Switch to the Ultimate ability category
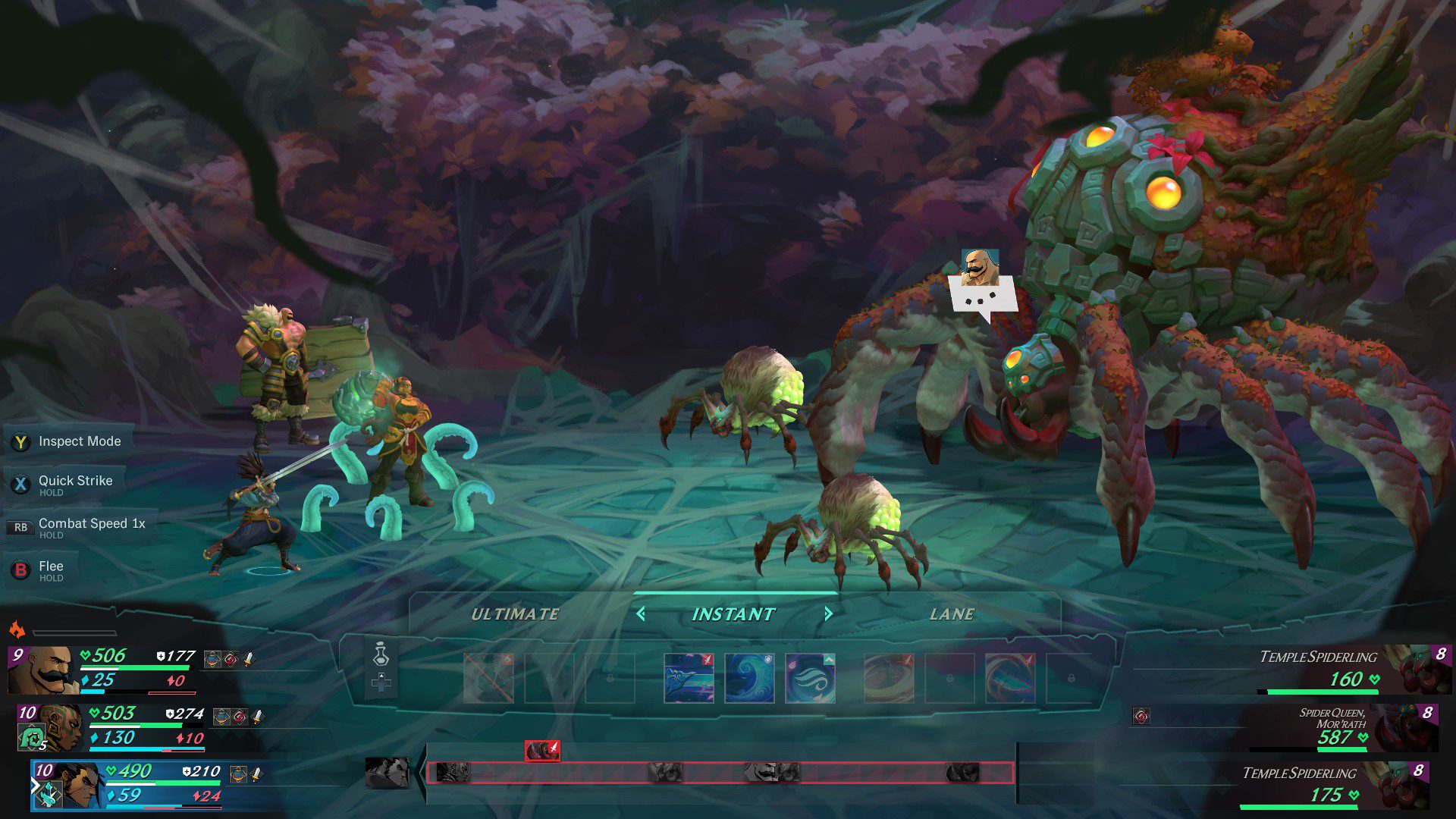 pos(515,614)
